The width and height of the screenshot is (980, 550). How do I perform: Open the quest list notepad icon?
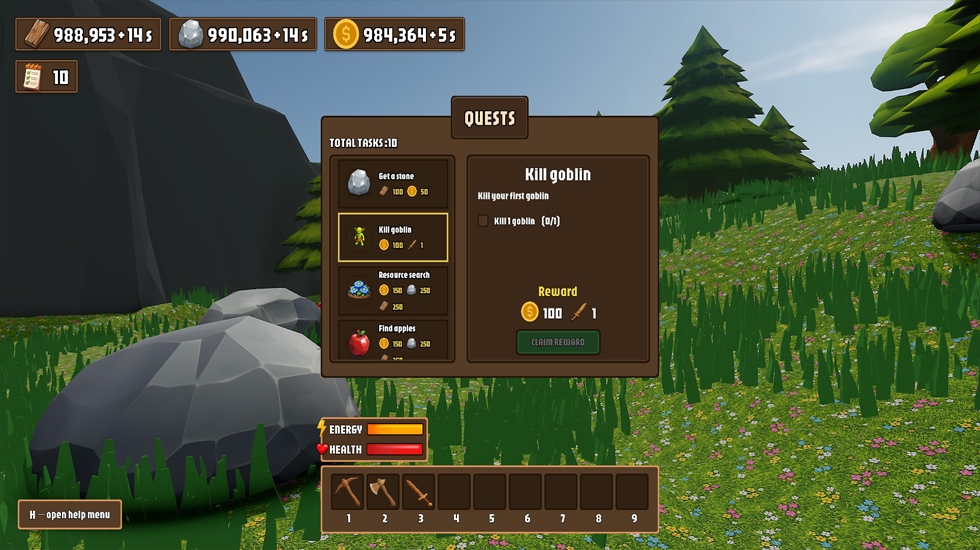point(32,77)
